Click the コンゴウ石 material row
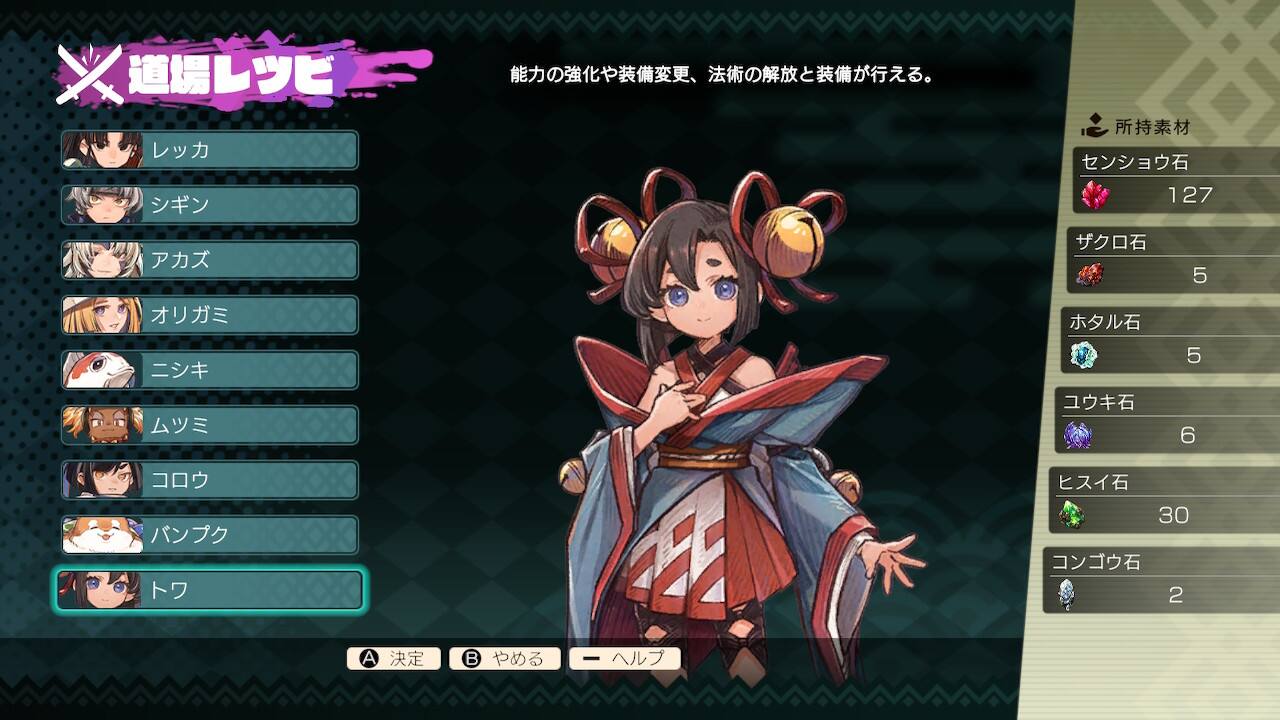This screenshot has height=720, width=1280. (1160, 581)
